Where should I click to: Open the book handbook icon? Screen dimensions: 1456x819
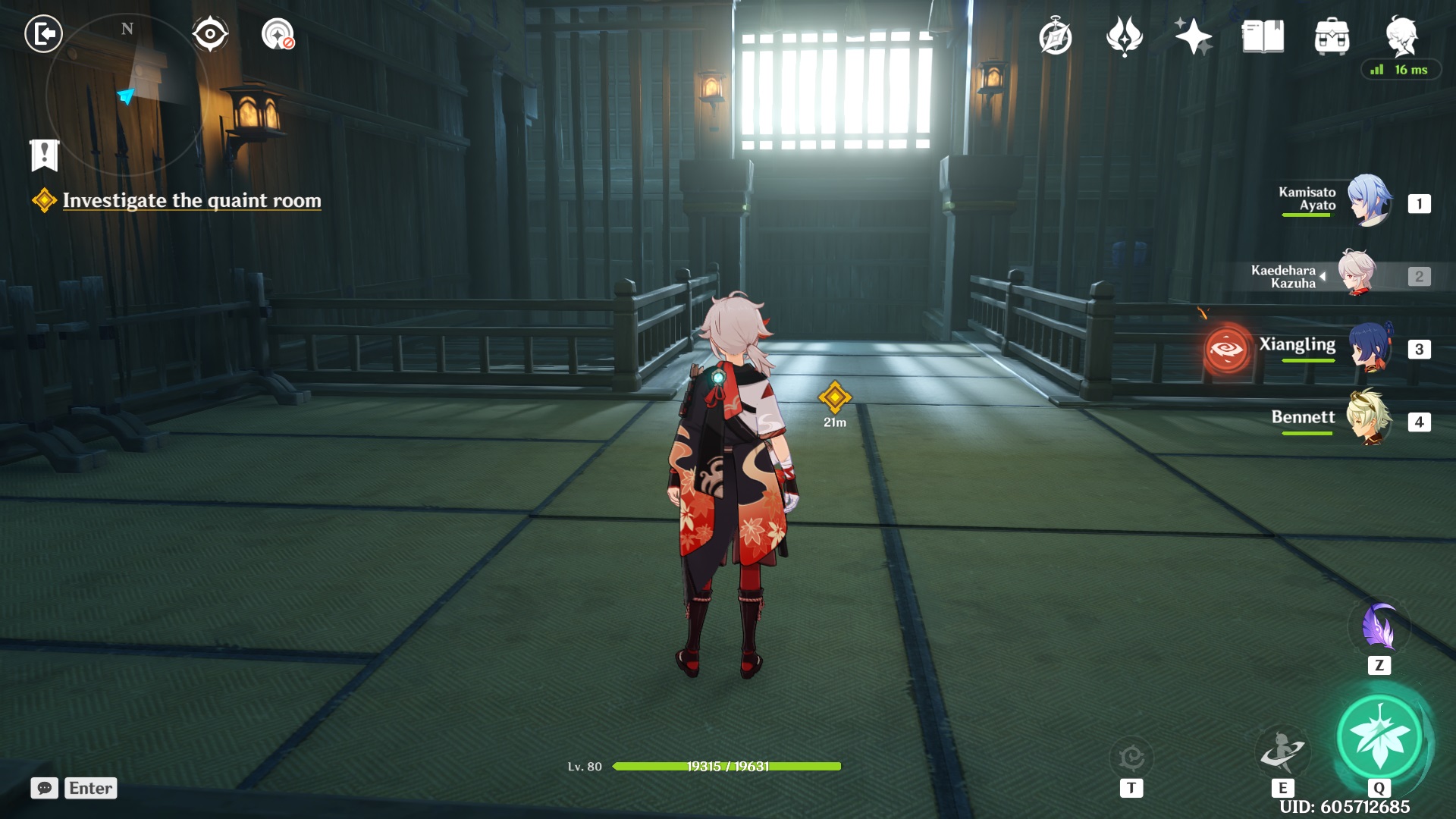(1263, 36)
